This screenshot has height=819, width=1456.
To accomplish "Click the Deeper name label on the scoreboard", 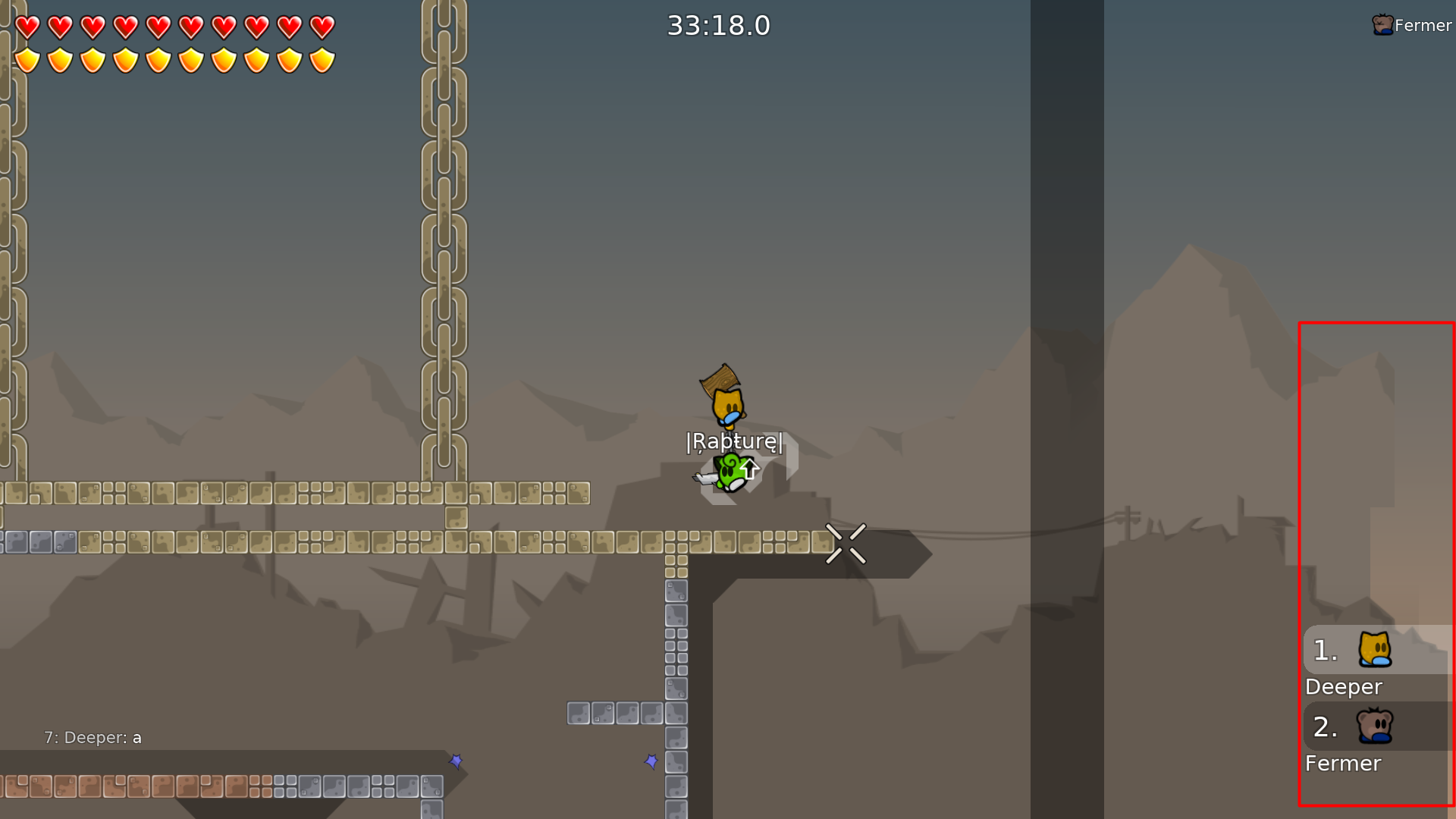I will click(x=1343, y=686).
